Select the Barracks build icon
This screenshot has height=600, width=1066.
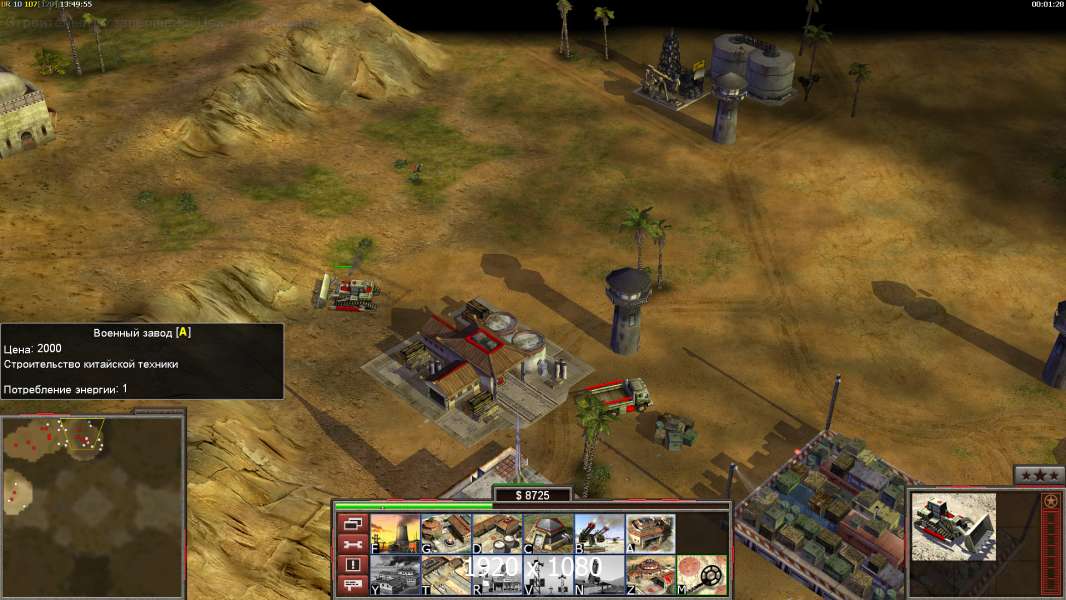[x=446, y=534]
